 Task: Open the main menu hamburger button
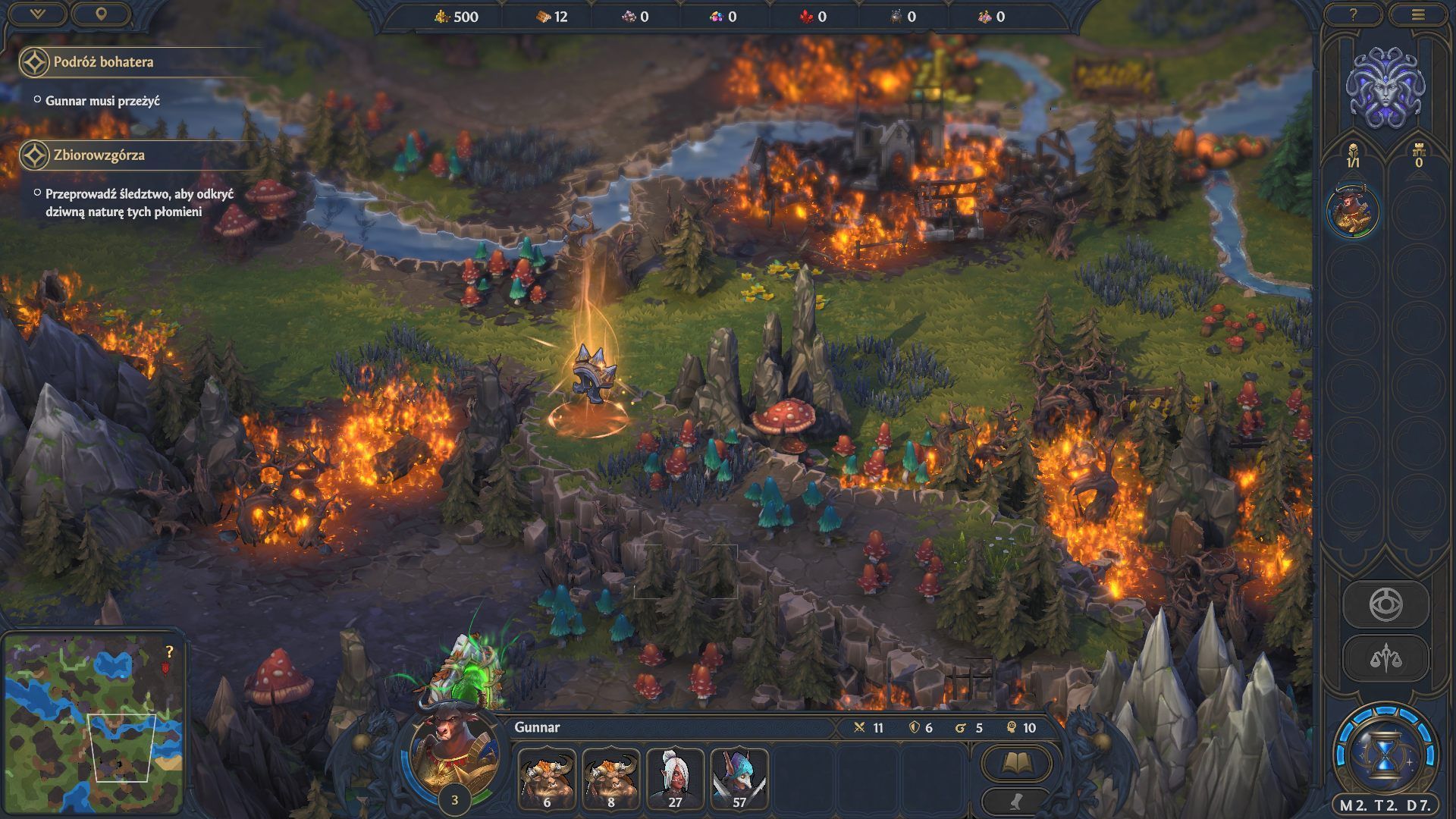click(1419, 14)
